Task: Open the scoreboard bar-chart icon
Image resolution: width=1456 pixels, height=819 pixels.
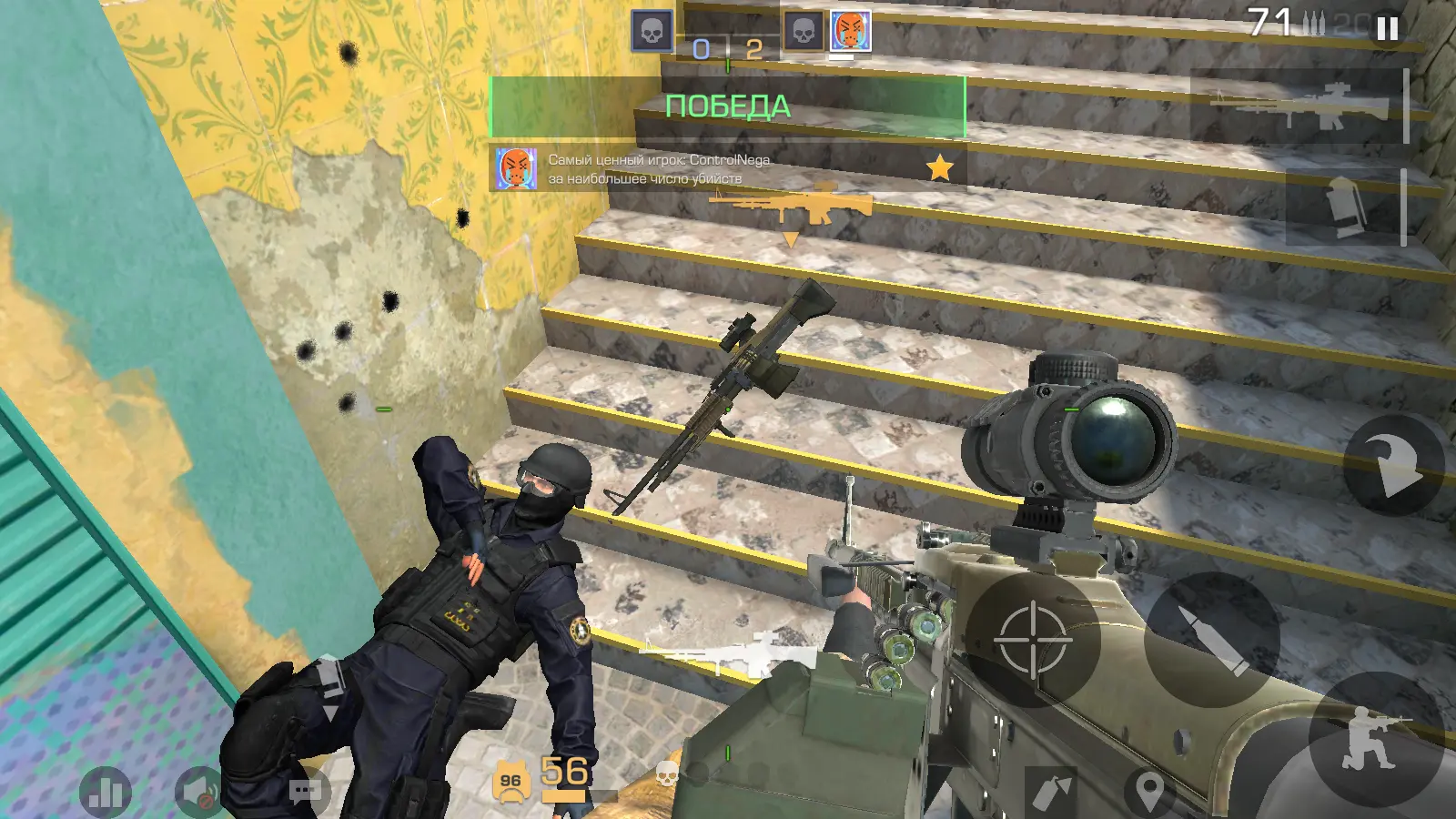Action: click(x=106, y=792)
